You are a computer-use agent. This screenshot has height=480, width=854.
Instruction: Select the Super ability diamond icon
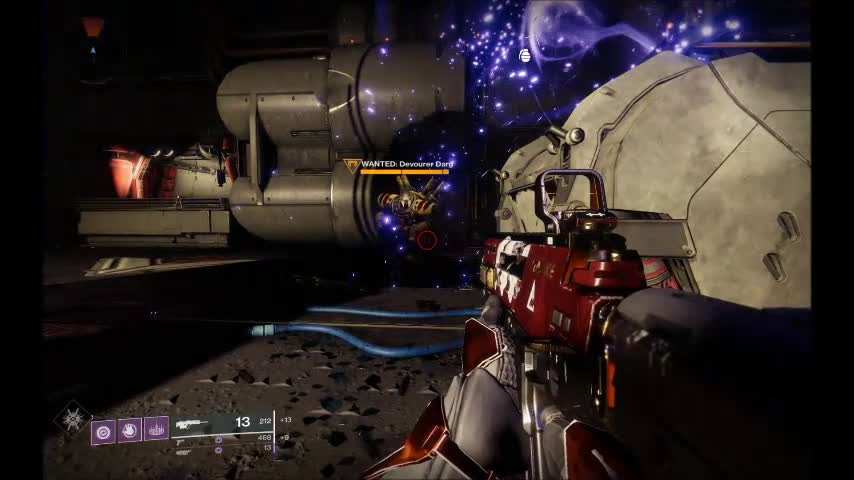[x=73, y=419]
